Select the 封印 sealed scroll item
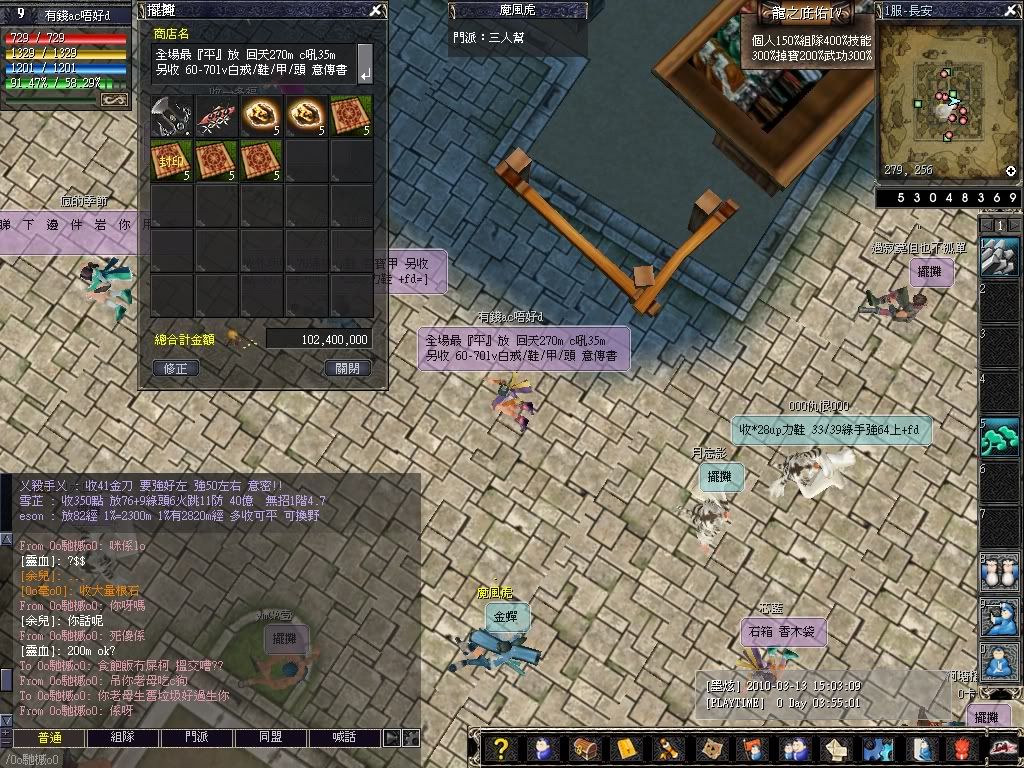1024x768 pixels. [x=171, y=161]
